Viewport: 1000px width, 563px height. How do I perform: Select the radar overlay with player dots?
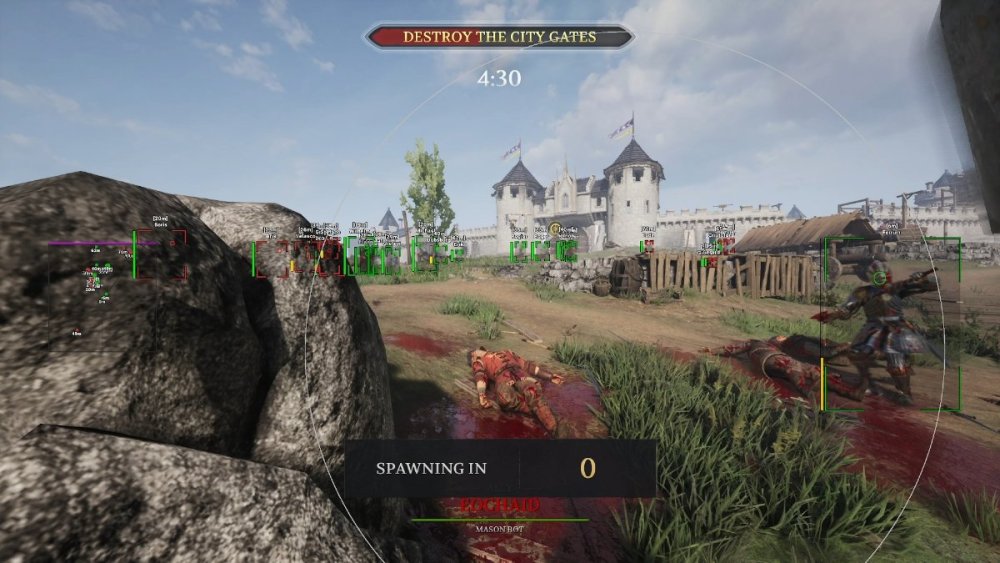[x=101, y=290]
